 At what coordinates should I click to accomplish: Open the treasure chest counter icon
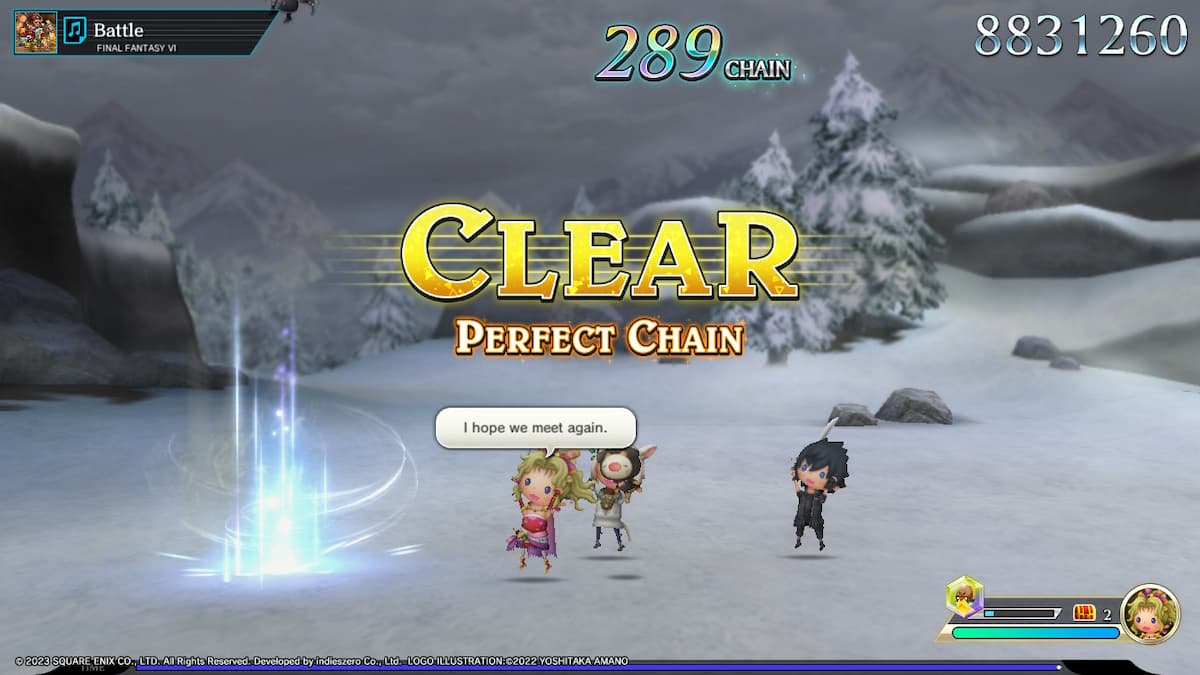tap(1085, 613)
